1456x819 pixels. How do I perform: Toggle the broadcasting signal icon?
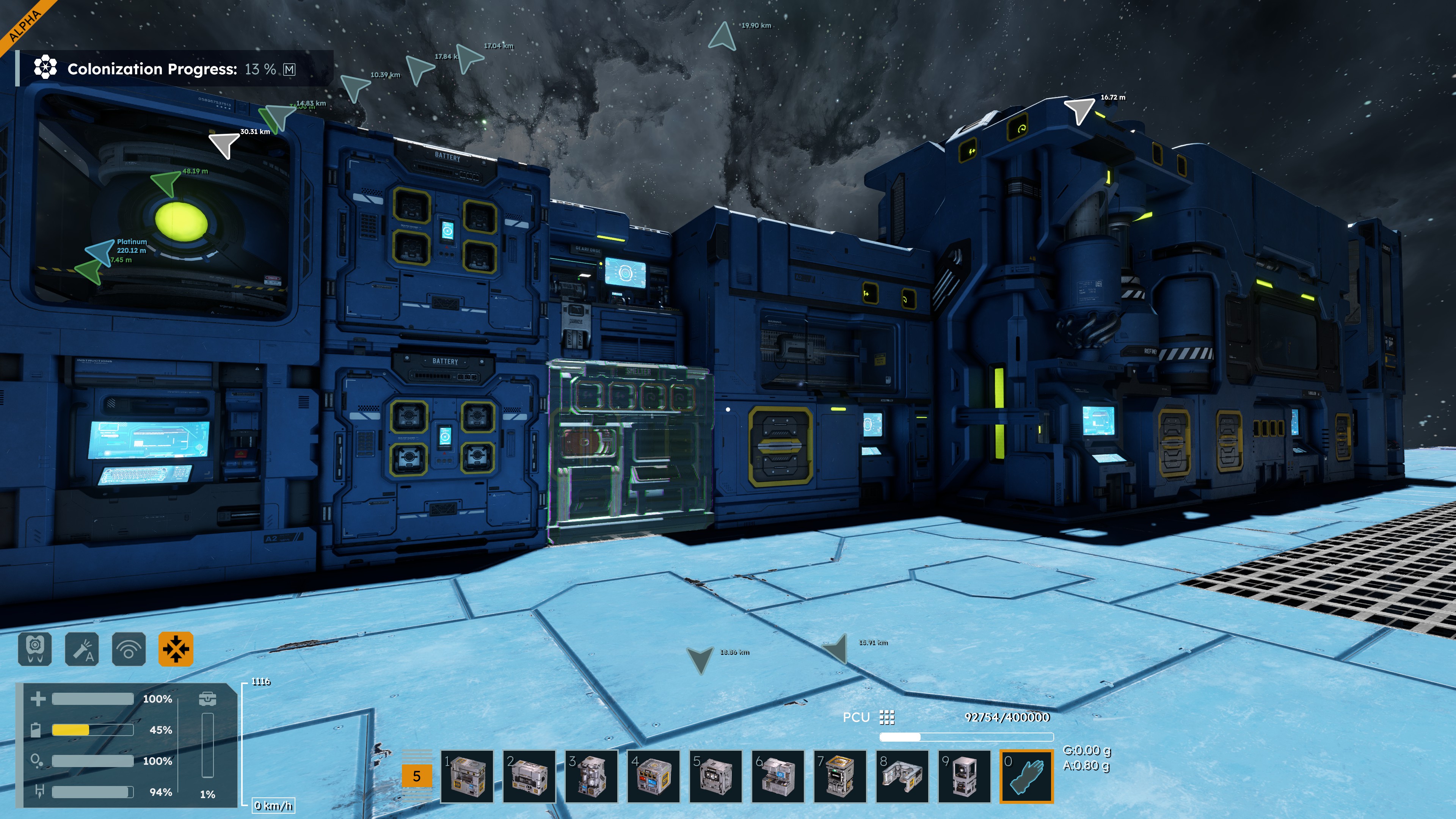[x=129, y=648]
